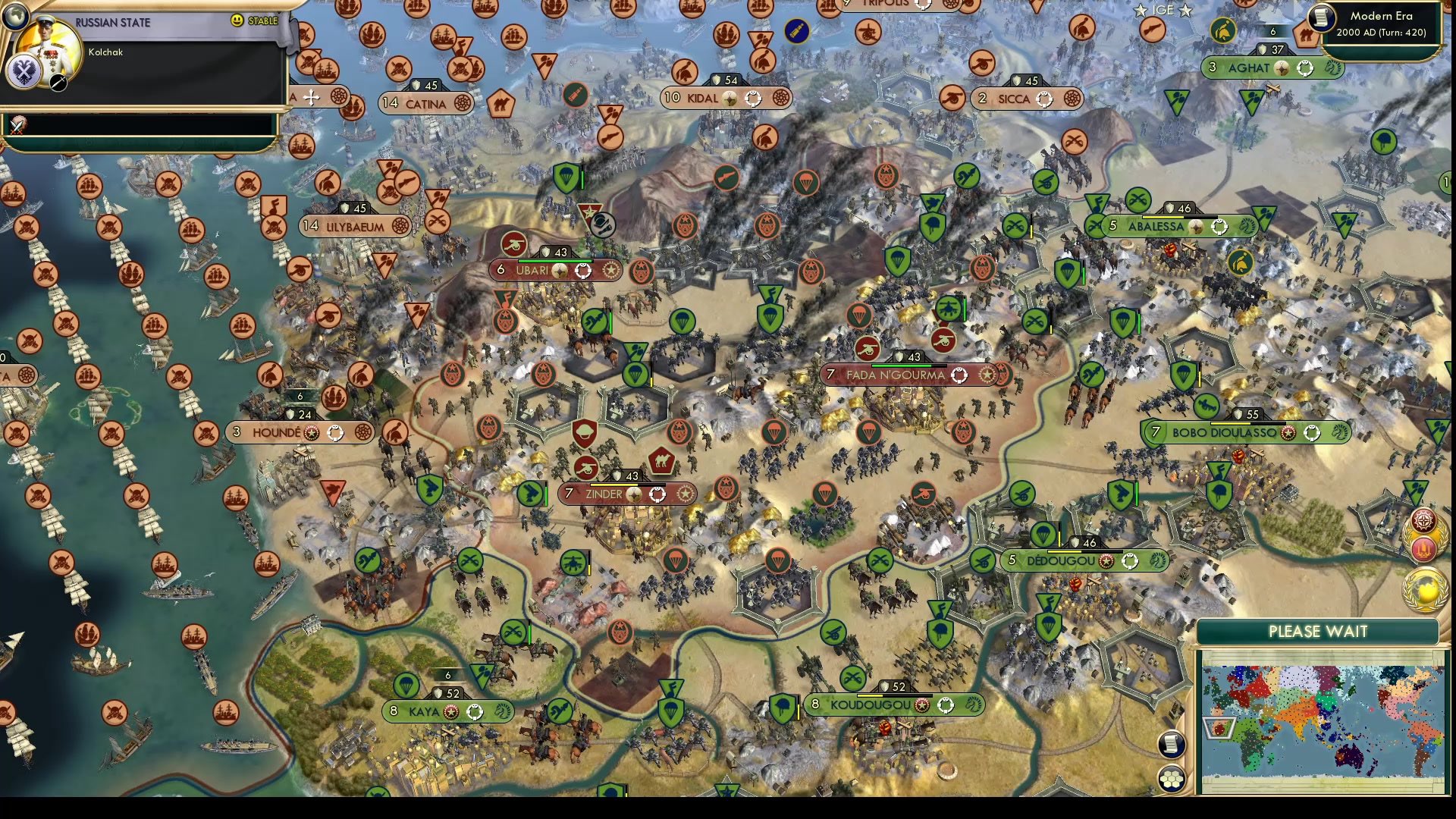
Task: Open the Social Policies compass icon
Action: click(1423, 520)
